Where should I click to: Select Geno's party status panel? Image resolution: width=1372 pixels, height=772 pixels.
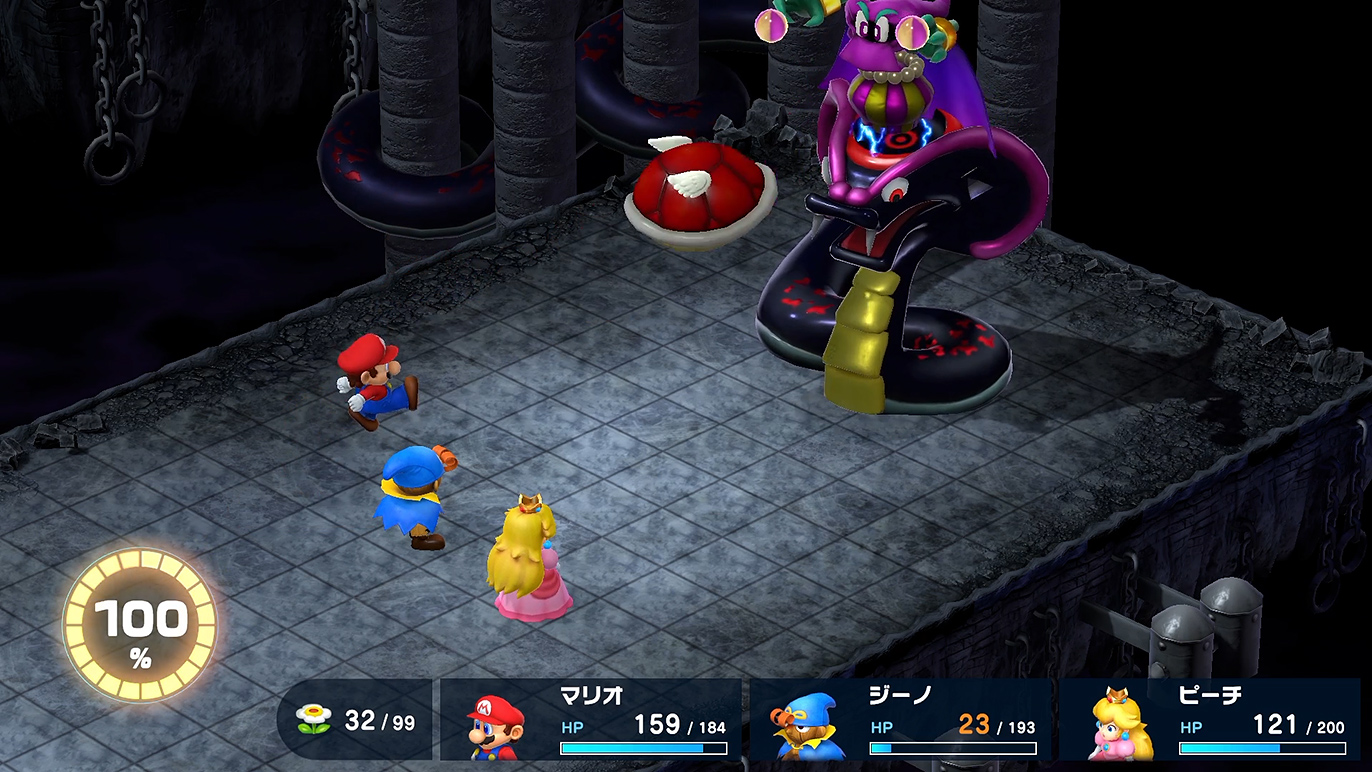[900, 721]
